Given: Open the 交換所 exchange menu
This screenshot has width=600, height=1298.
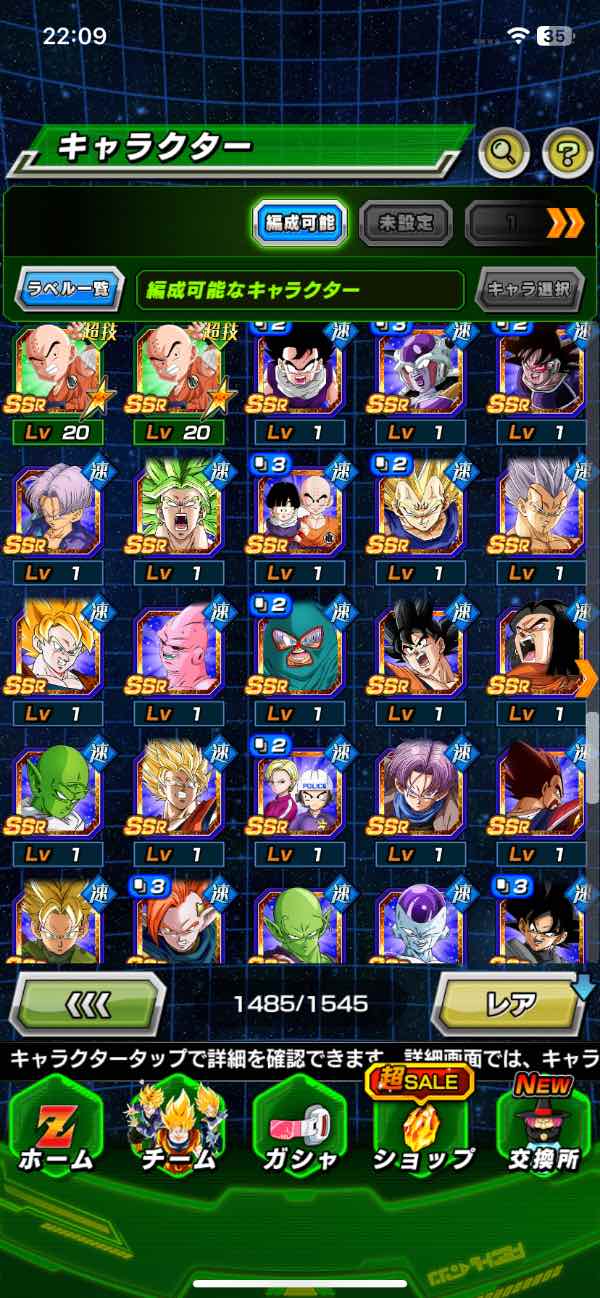Looking at the screenshot, I should tap(545, 1130).
